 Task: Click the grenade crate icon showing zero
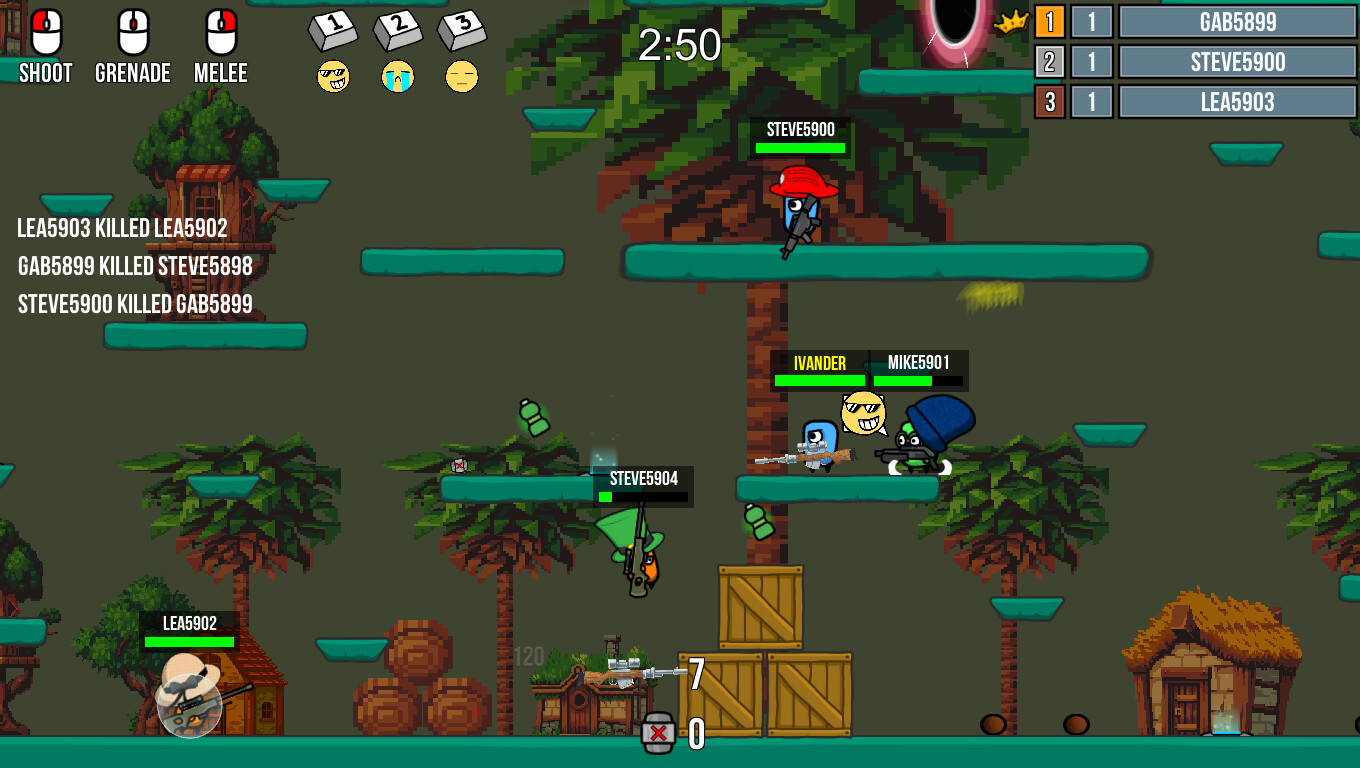click(x=657, y=731)
